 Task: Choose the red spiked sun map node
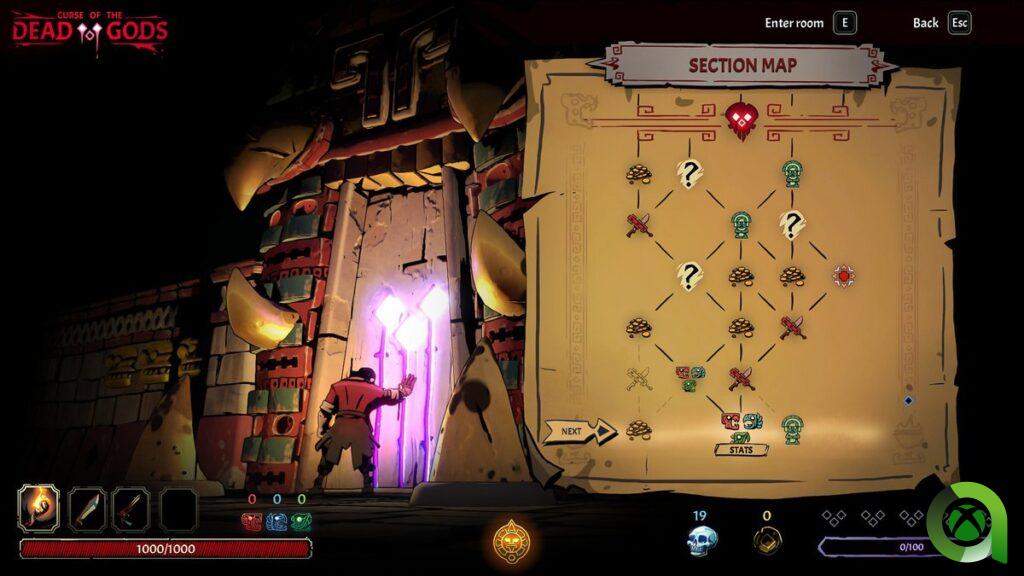(x=844, y=275)
